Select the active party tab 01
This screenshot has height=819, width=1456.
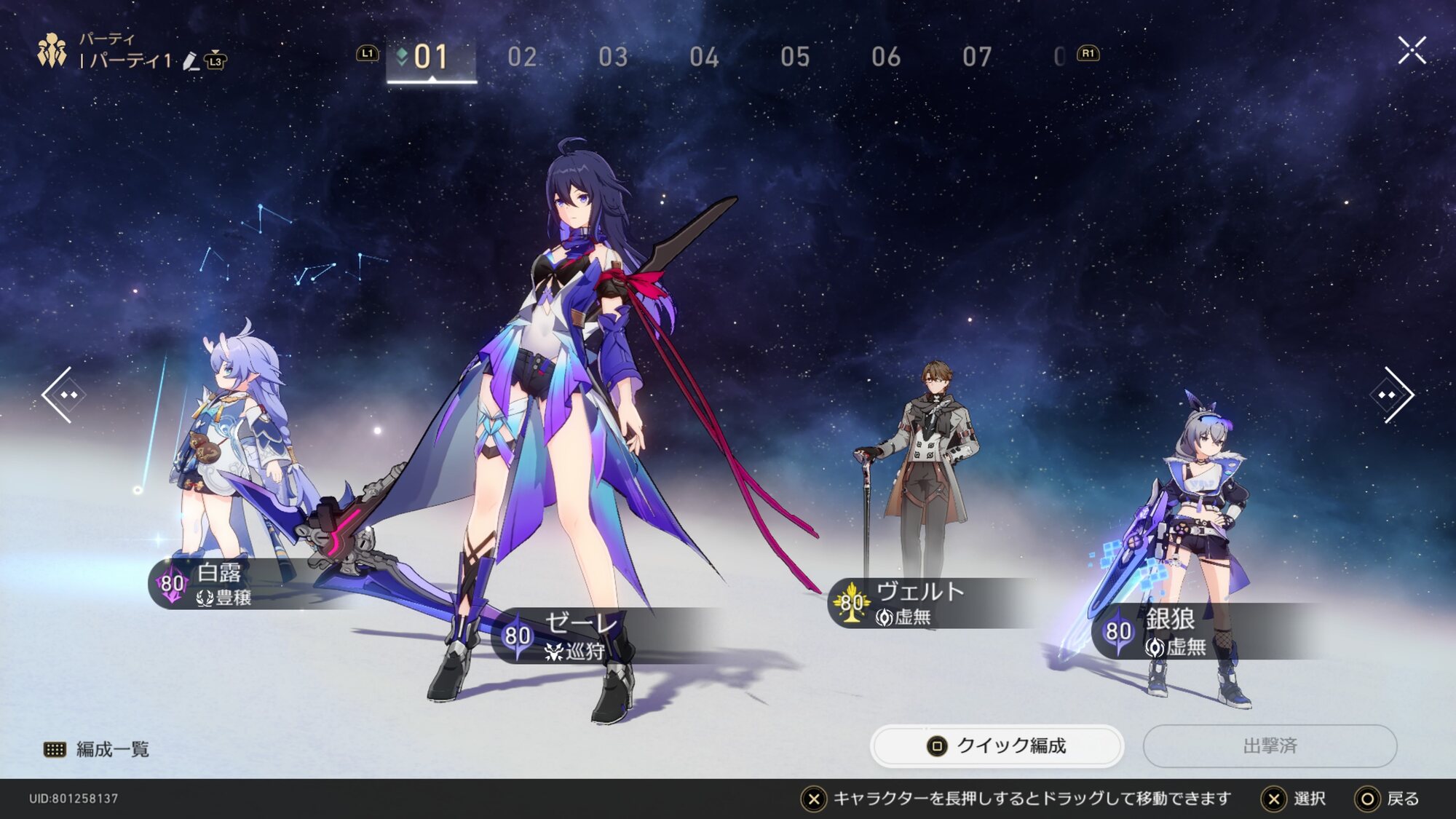click(431, 57)
